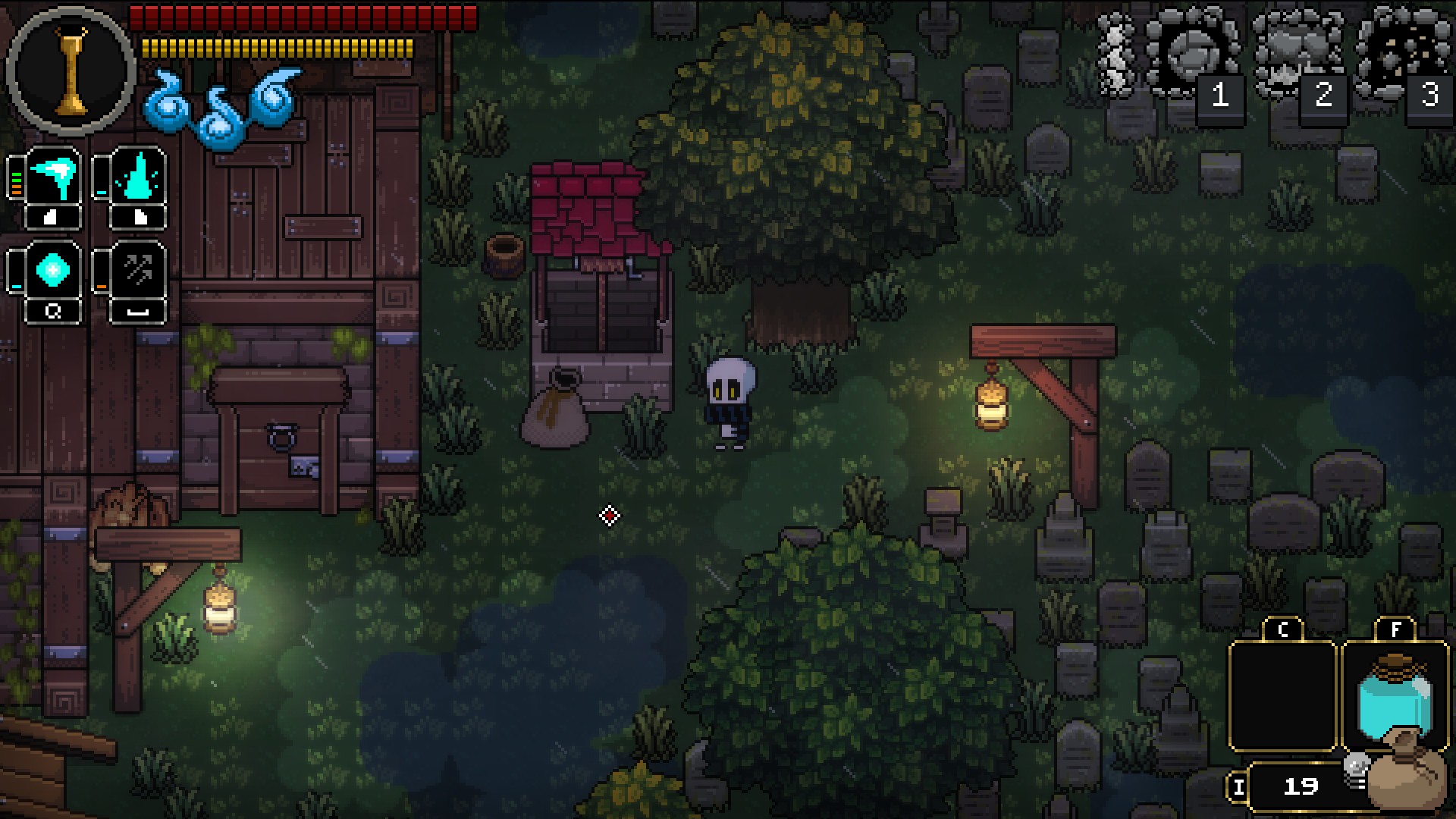Click the golden candlestick weapon portrait

(x=71, y=71)
